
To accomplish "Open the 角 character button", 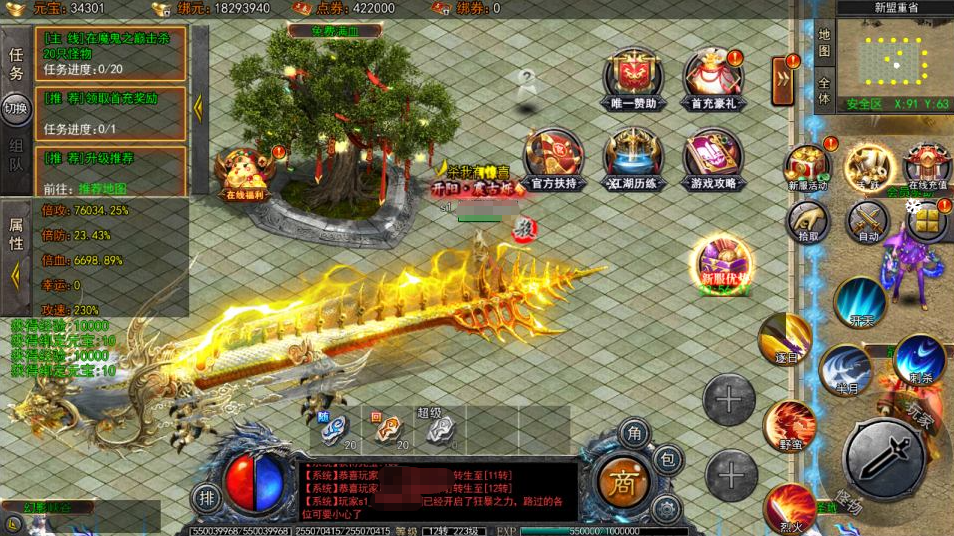I will (x=634, y=432).
